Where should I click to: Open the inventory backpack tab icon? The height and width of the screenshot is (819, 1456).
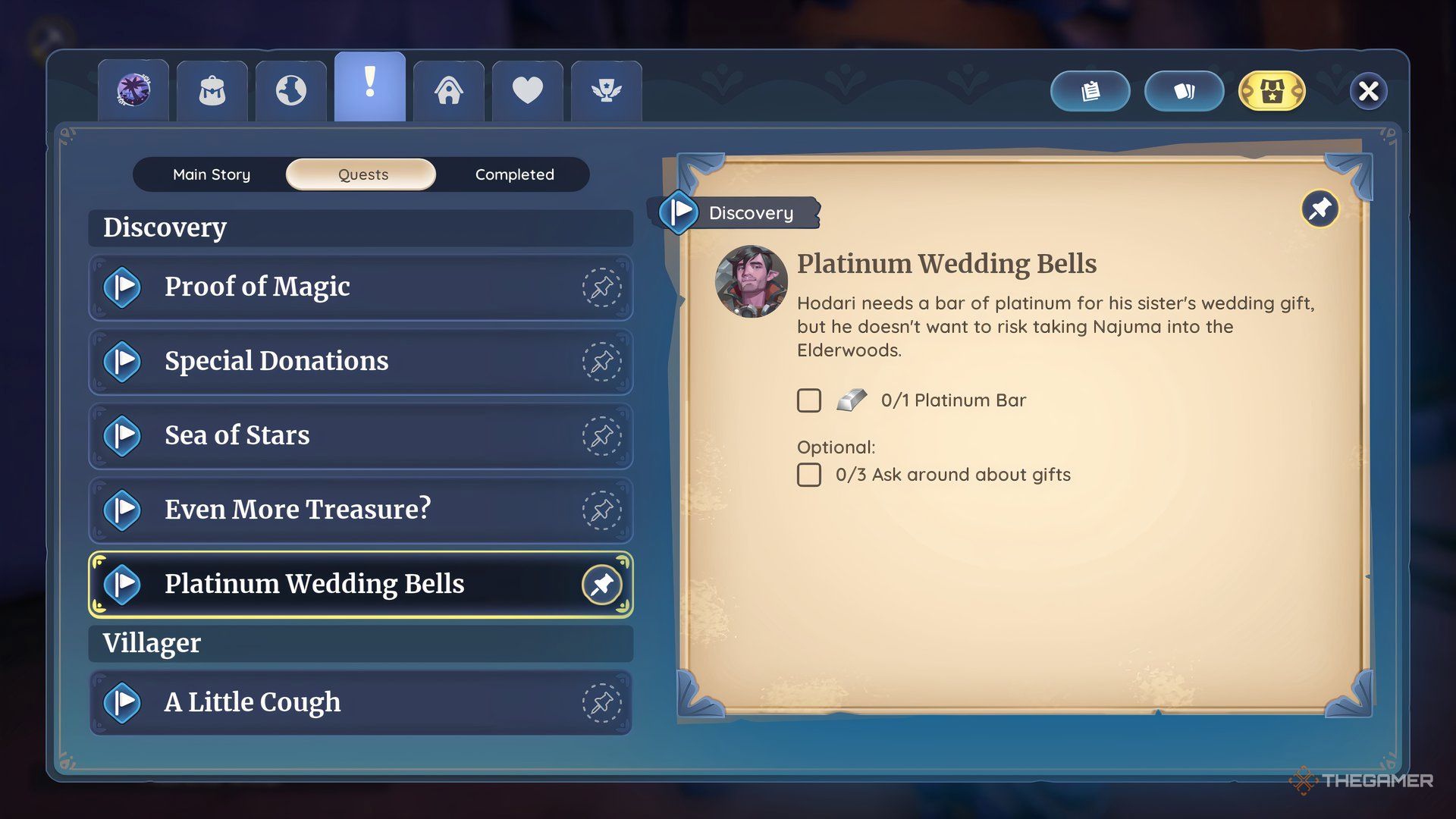coord(212,89)
